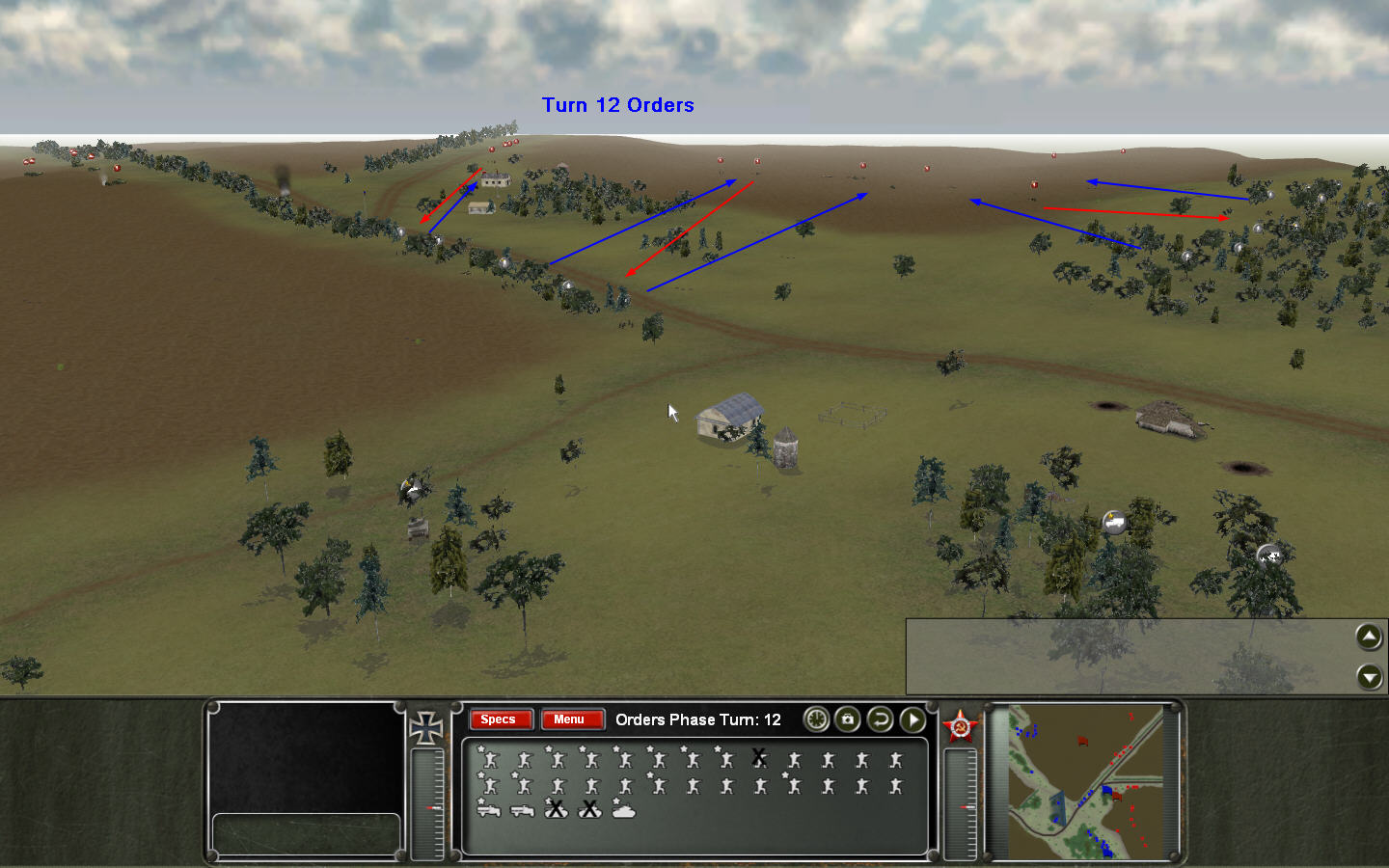Open the Specs panel
1389x868 pixels.
click(x=499, y=719)
